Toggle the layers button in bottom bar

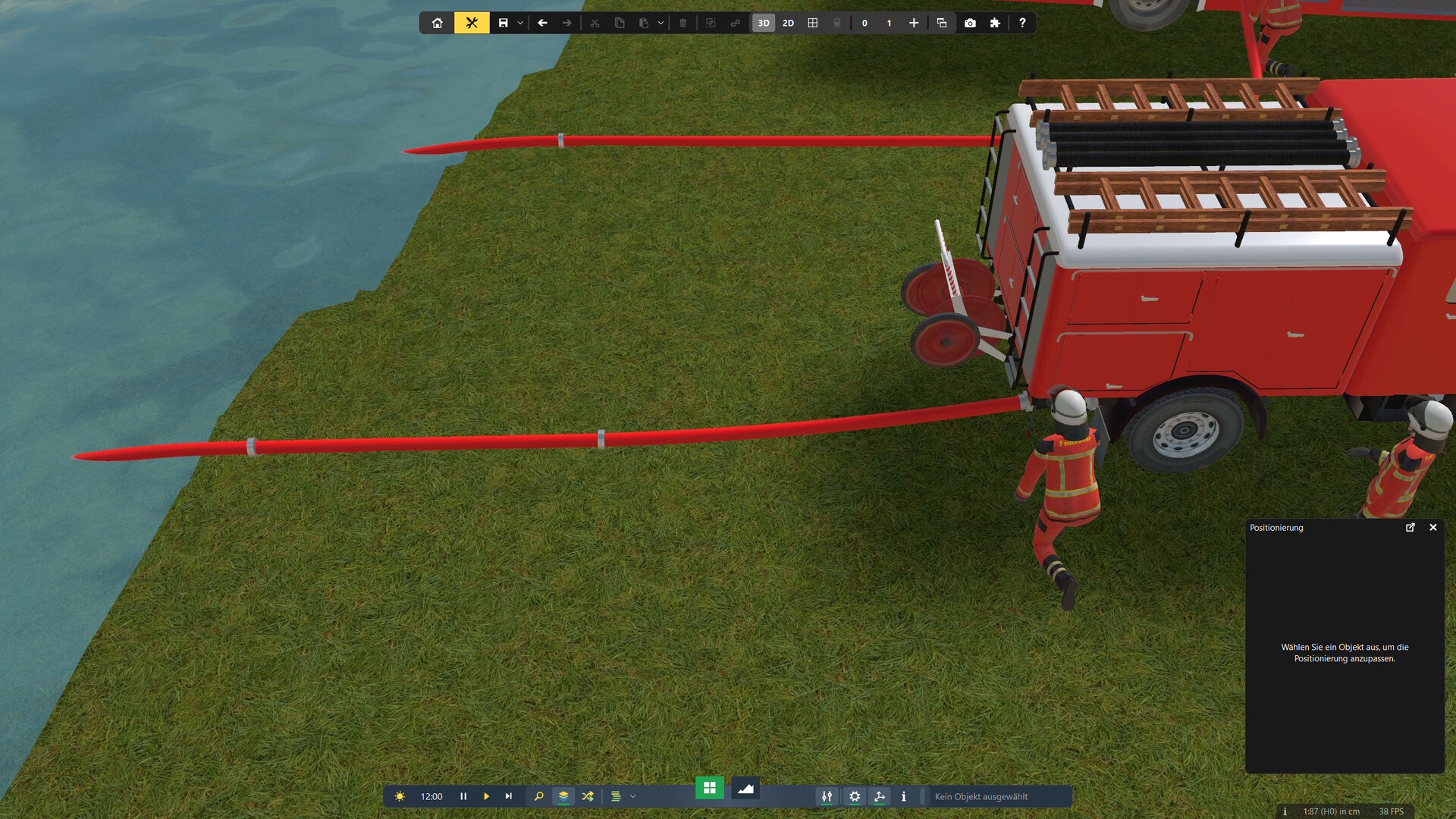click(563, 796)
